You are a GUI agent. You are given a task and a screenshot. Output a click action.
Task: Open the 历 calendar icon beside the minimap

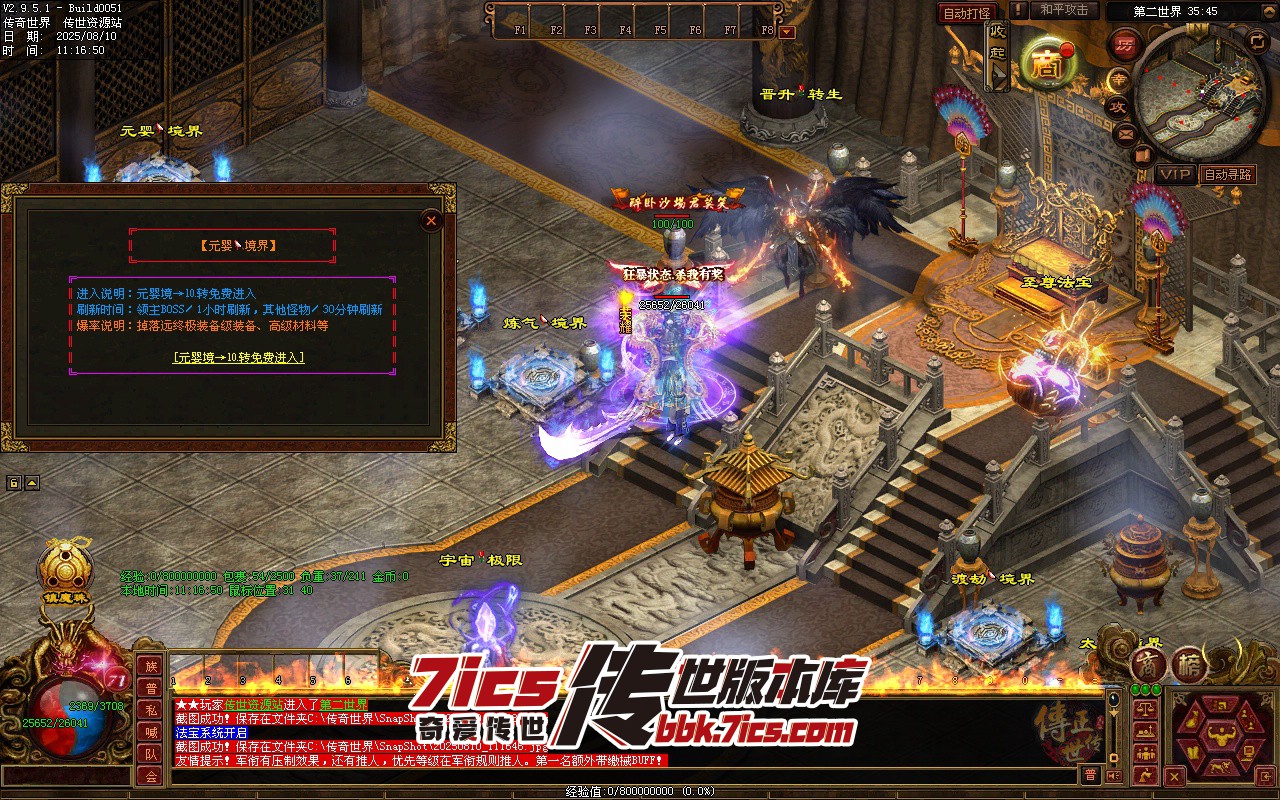pos(1124,45)
